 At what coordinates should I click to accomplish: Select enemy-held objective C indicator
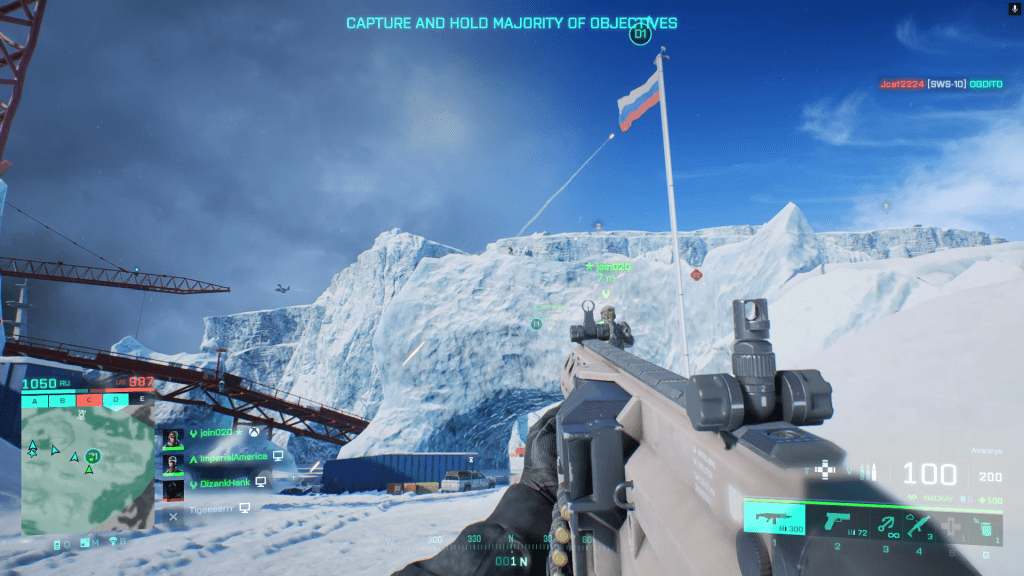pyautogui.click(x=89, y=401)
